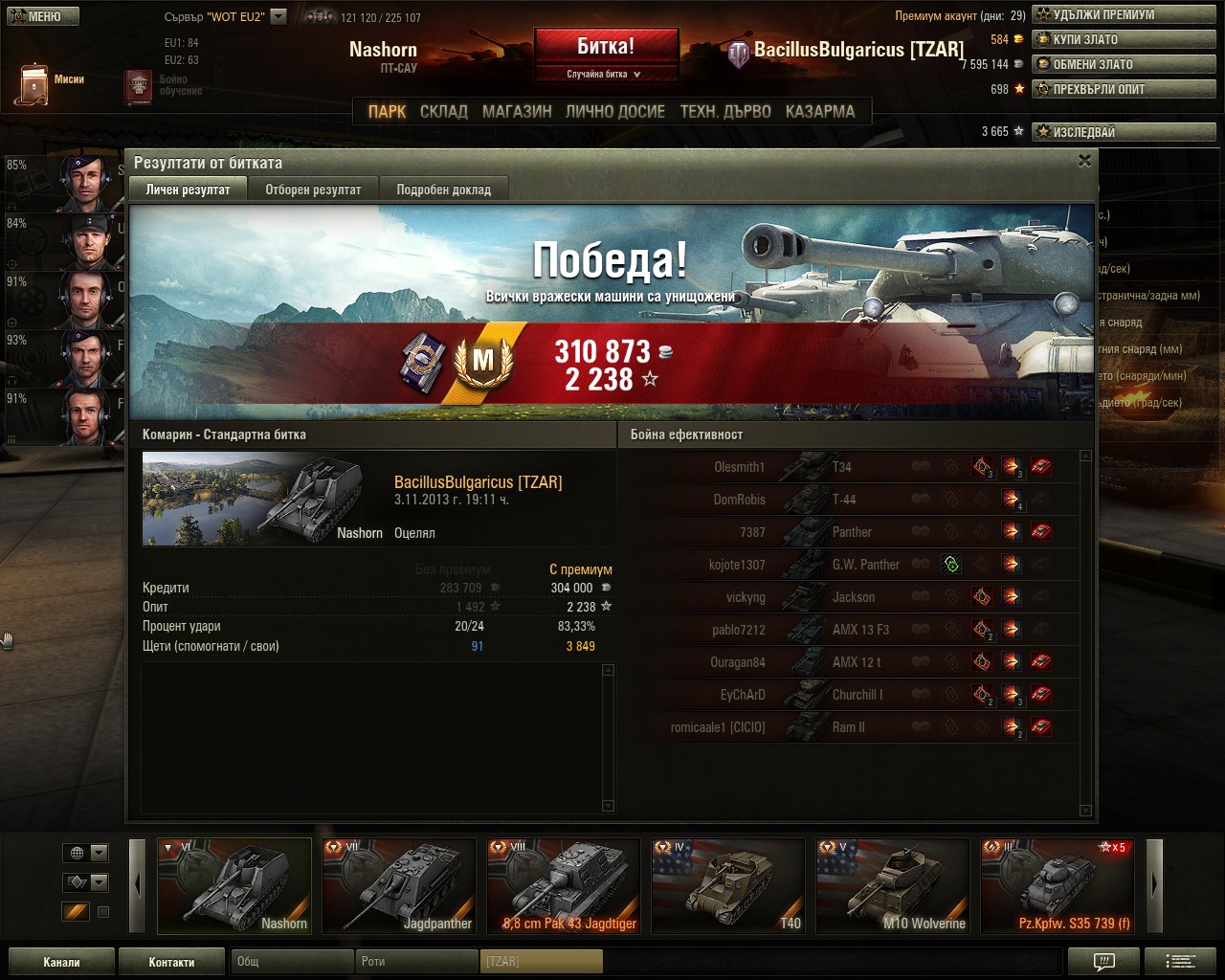Open the МАГАЗИН section

(x=517, y=111)
